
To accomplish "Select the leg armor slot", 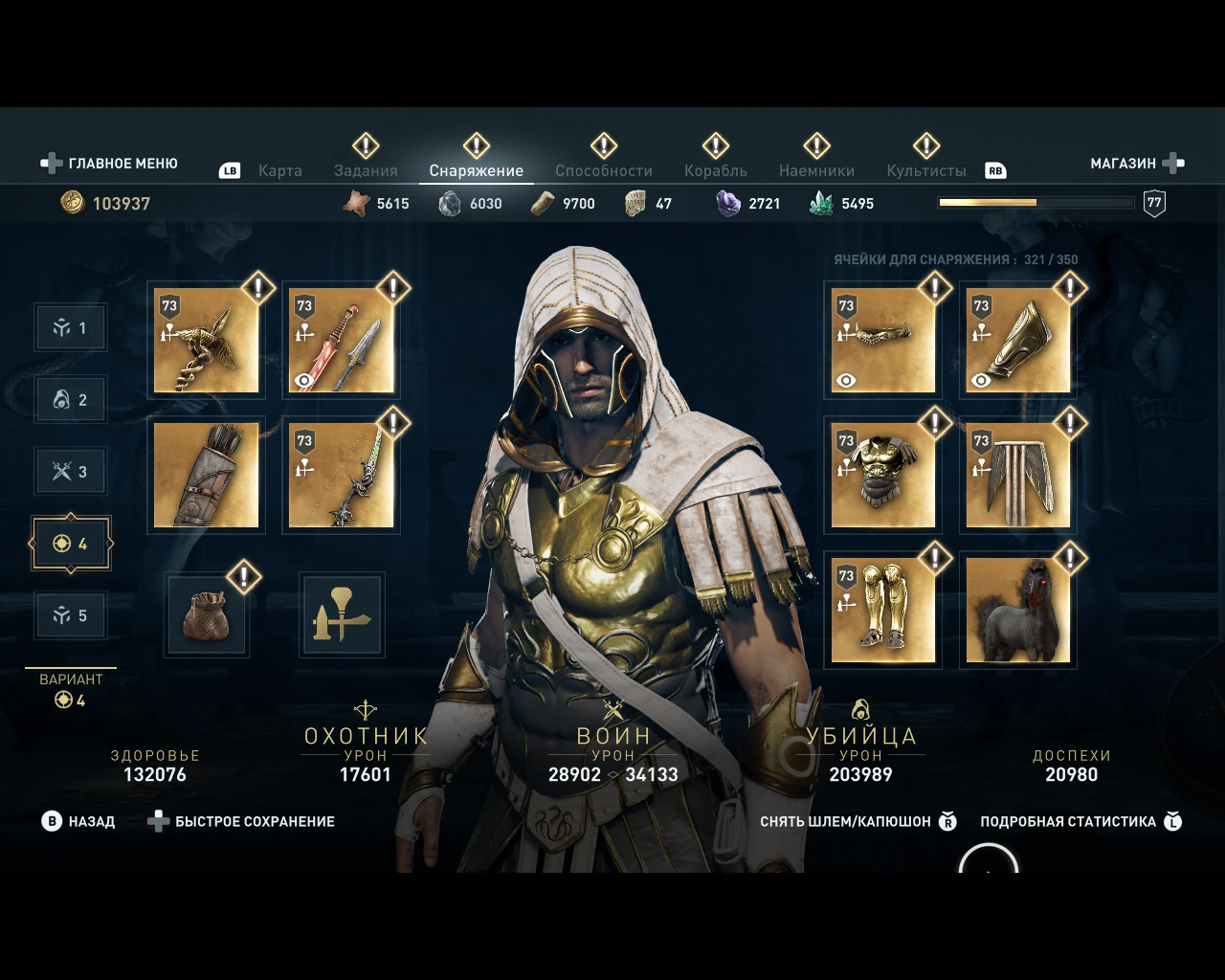I will (881, 610).
